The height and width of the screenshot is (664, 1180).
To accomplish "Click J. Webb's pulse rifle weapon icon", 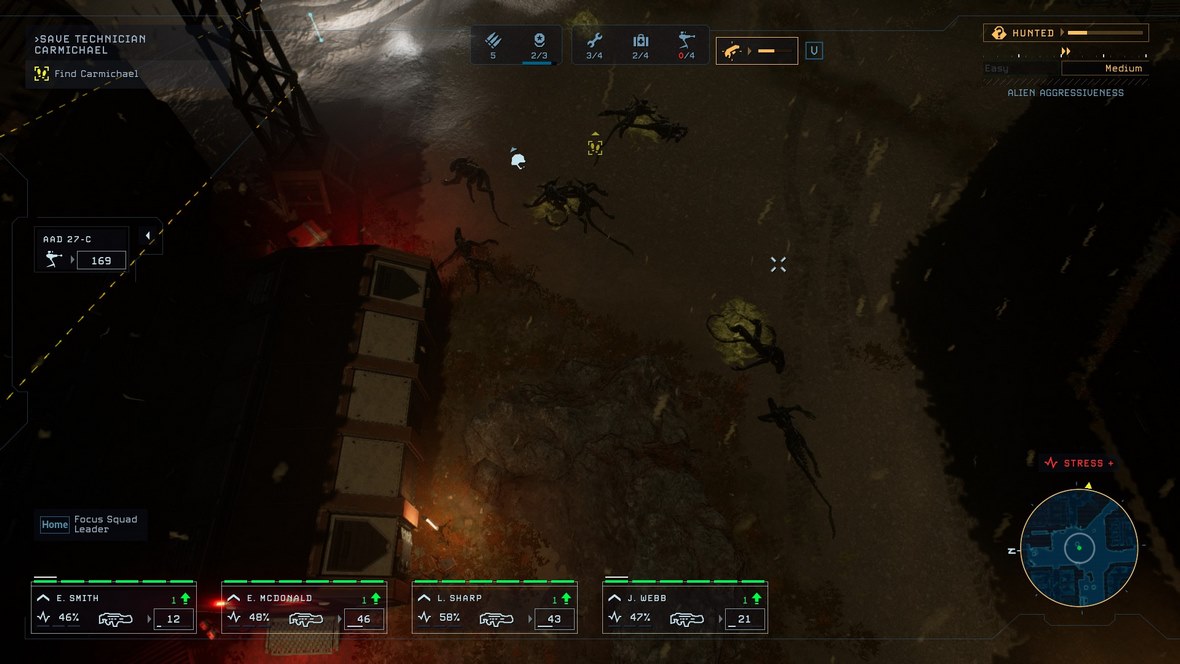I will coord(687,619).
